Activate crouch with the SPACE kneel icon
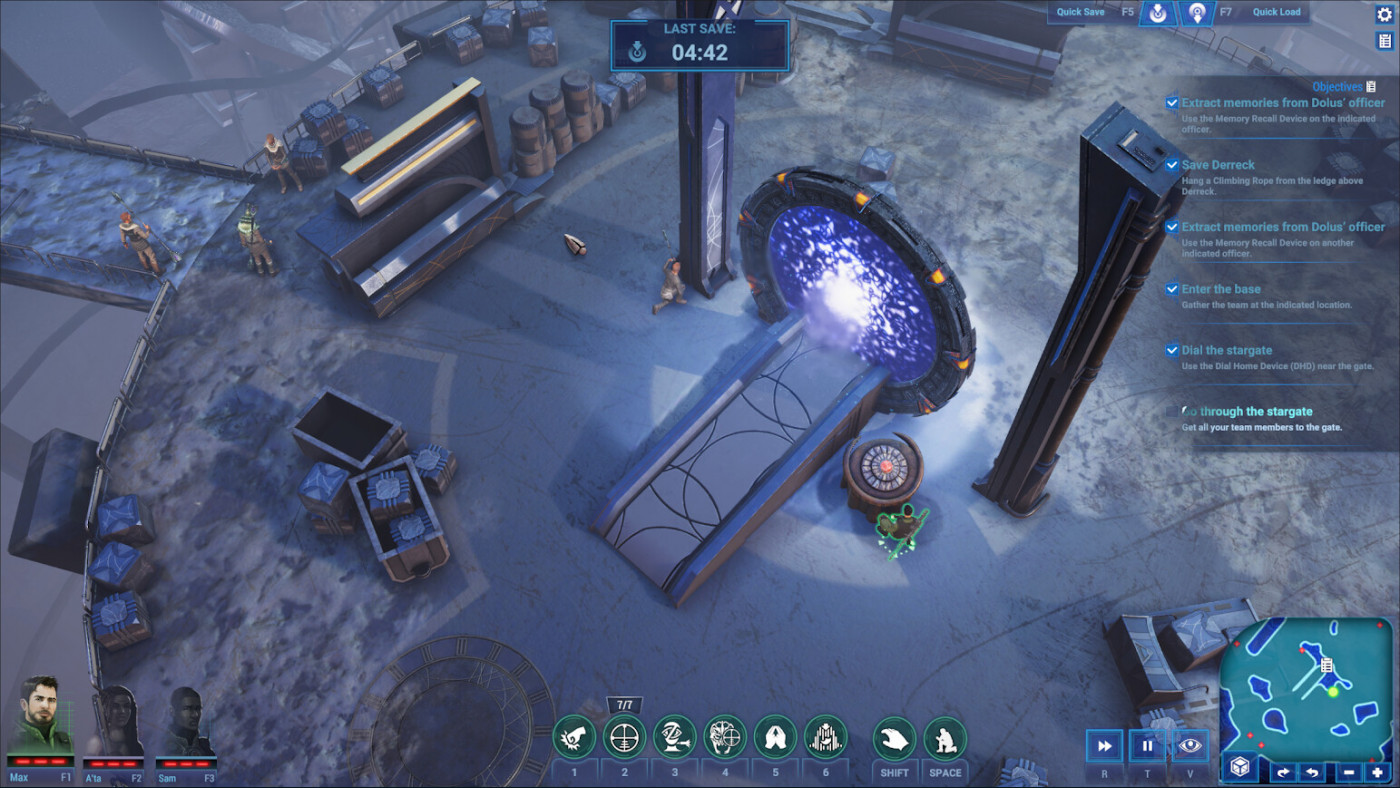The height and width of the screenshot is (788, 1400). (944, 737)
